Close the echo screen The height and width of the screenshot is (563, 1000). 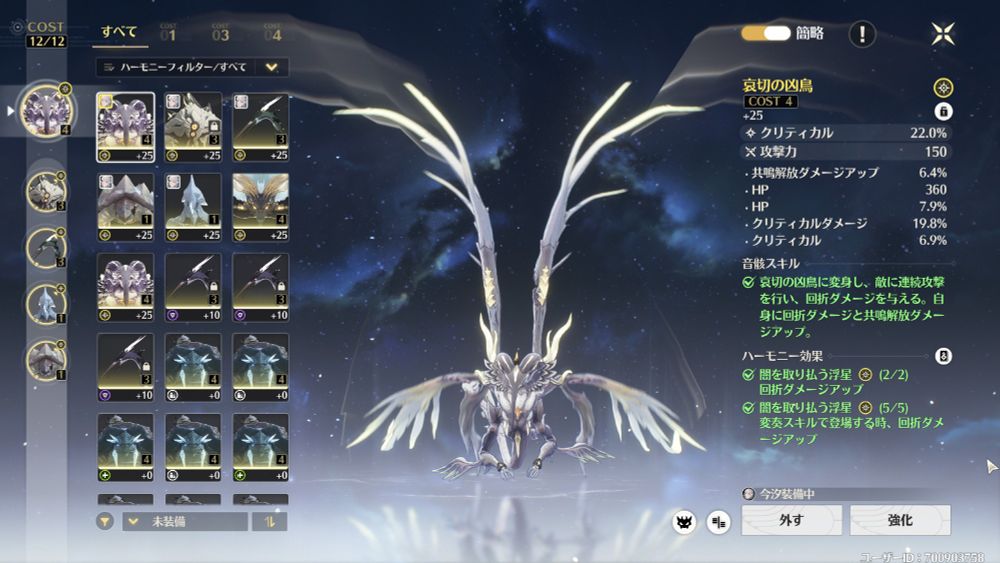tap(942, 34)
